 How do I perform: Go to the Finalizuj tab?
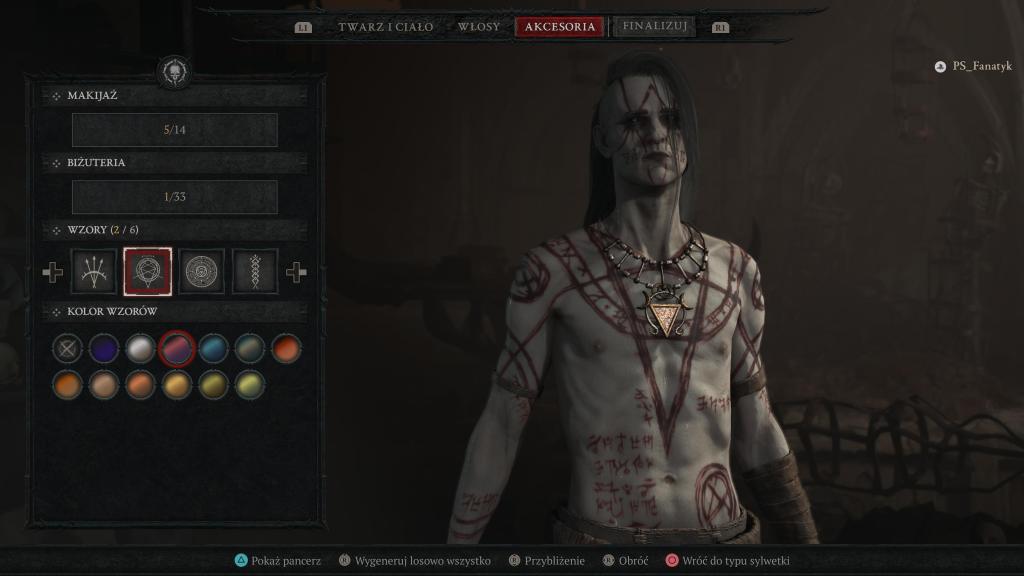click(x=654, y=27)
